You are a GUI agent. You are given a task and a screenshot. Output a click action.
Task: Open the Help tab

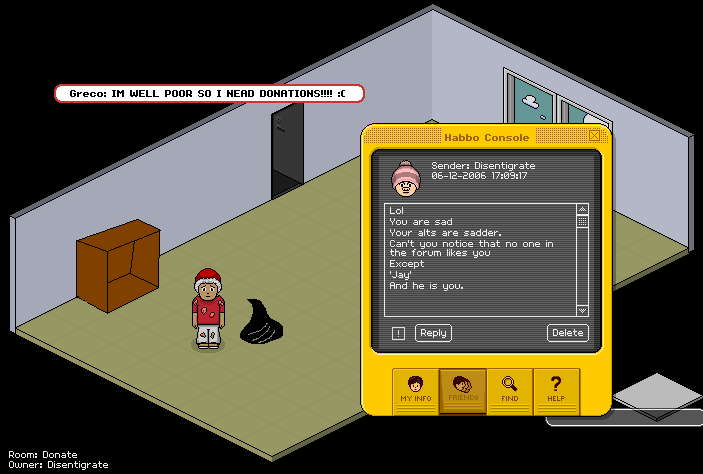tap(557, 388)
